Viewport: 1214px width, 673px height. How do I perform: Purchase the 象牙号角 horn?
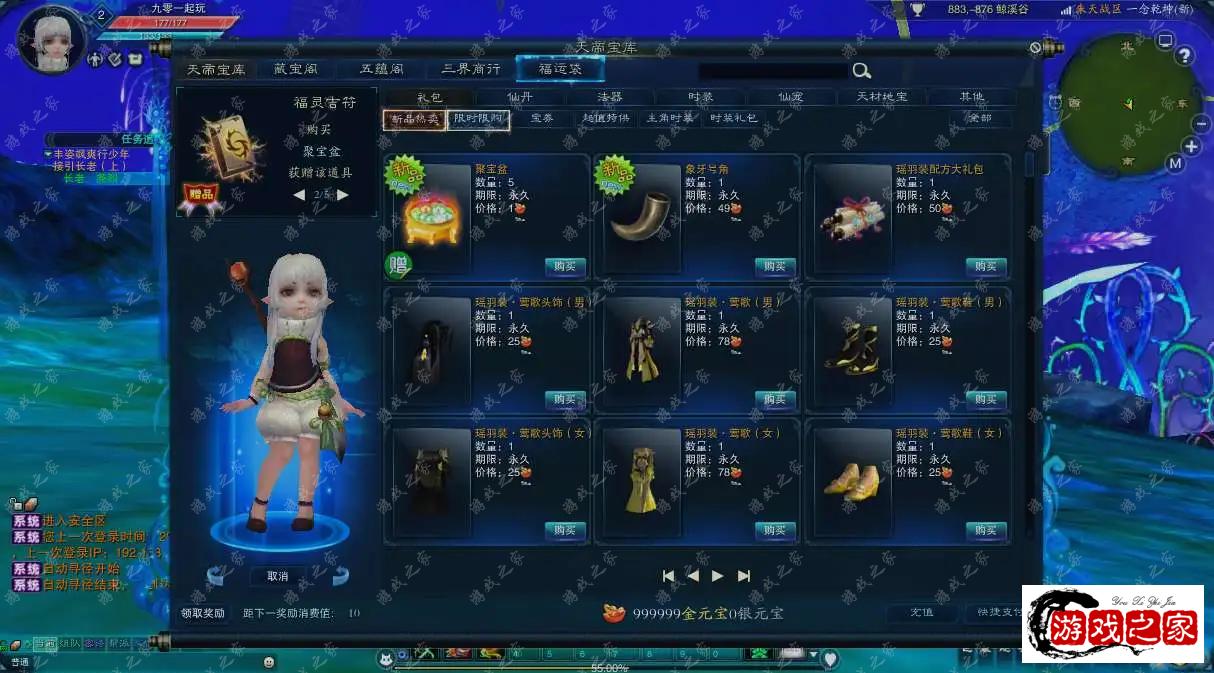pyautogui.click(x=775, y=266)
